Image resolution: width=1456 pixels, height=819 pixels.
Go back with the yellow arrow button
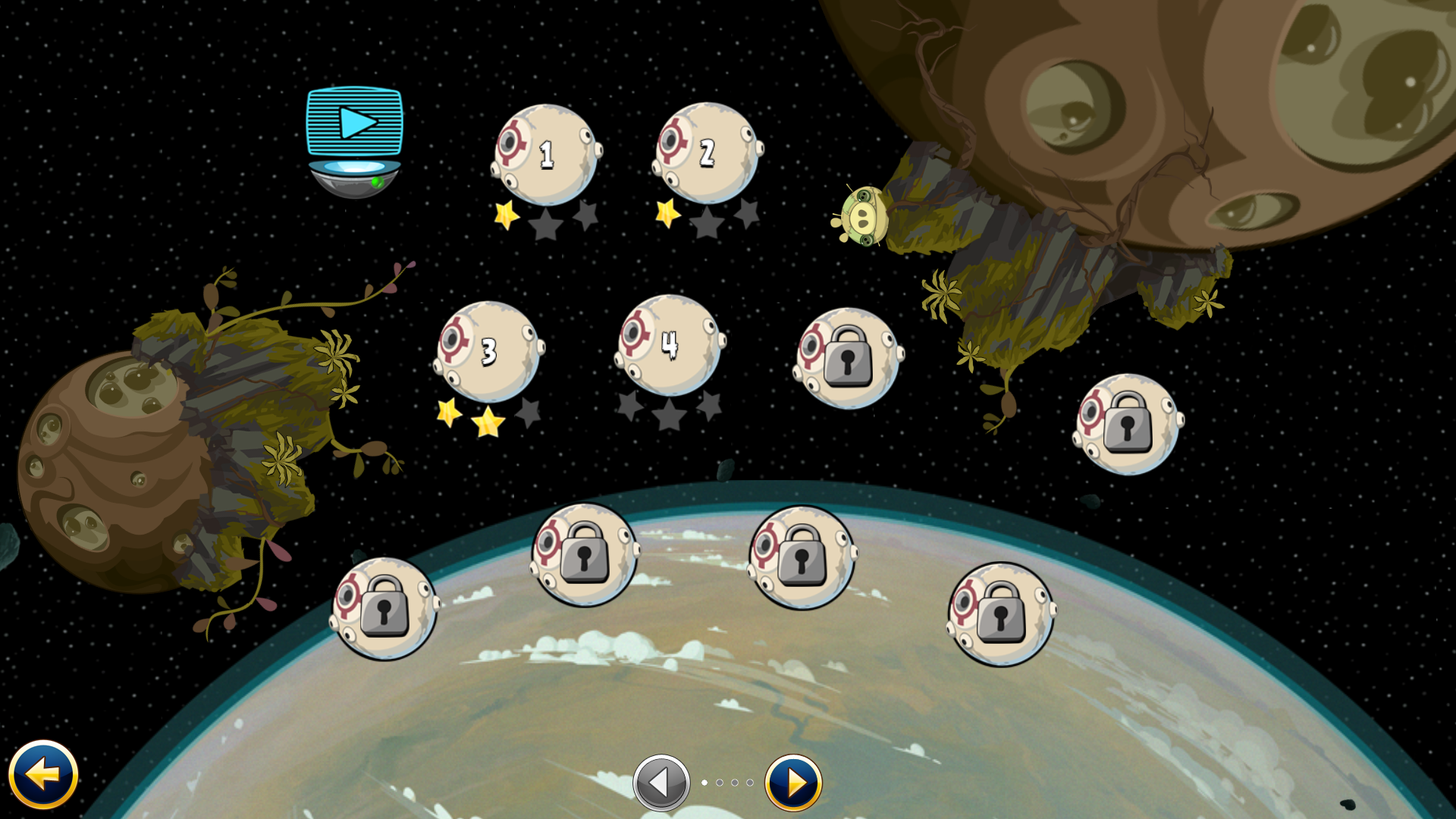[43, 774]
